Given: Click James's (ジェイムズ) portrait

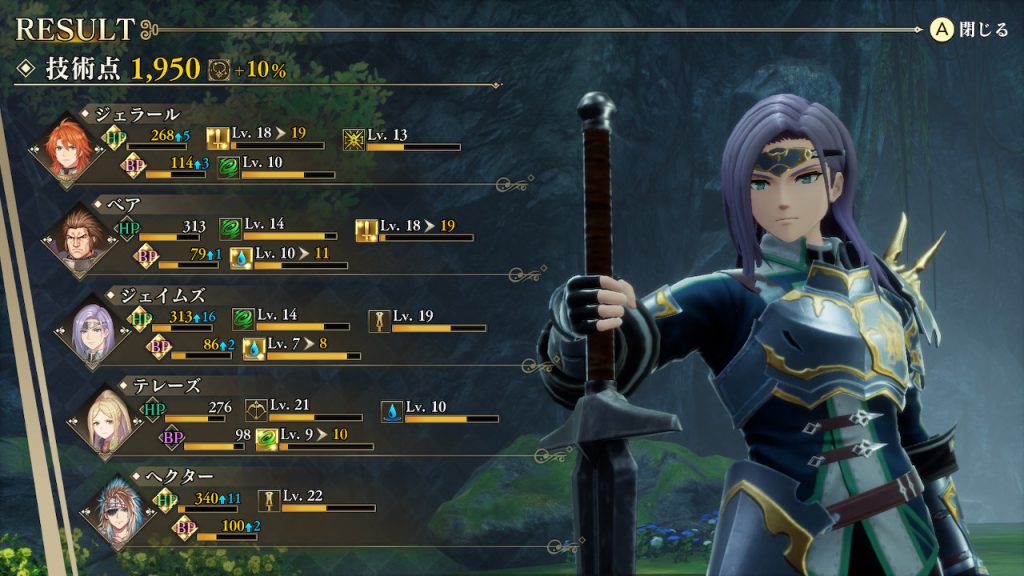Looking at the screenshot, I should click(93, 331).
